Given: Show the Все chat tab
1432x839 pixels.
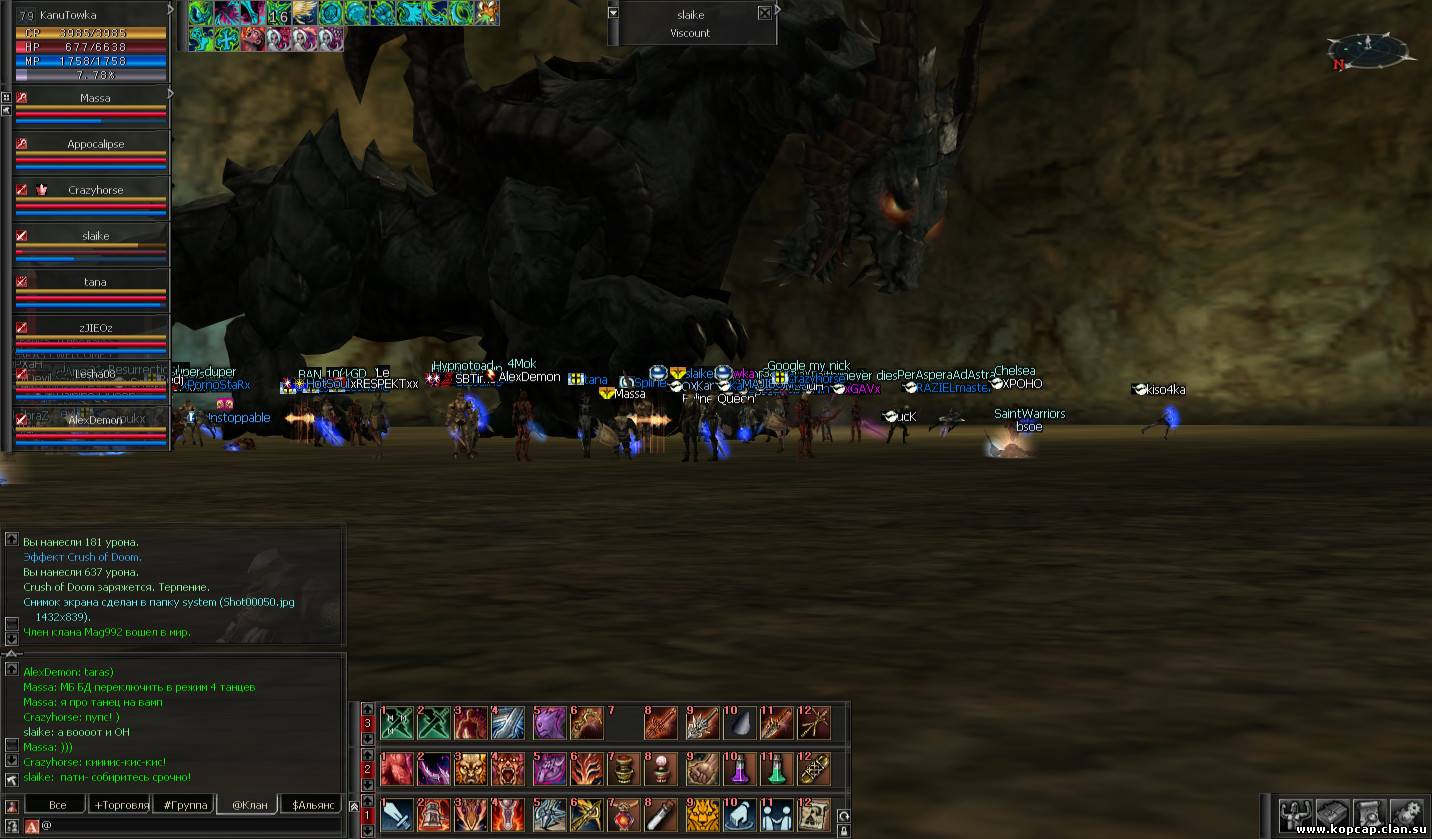Looking at the screenshot, I should tap(57, 805).
